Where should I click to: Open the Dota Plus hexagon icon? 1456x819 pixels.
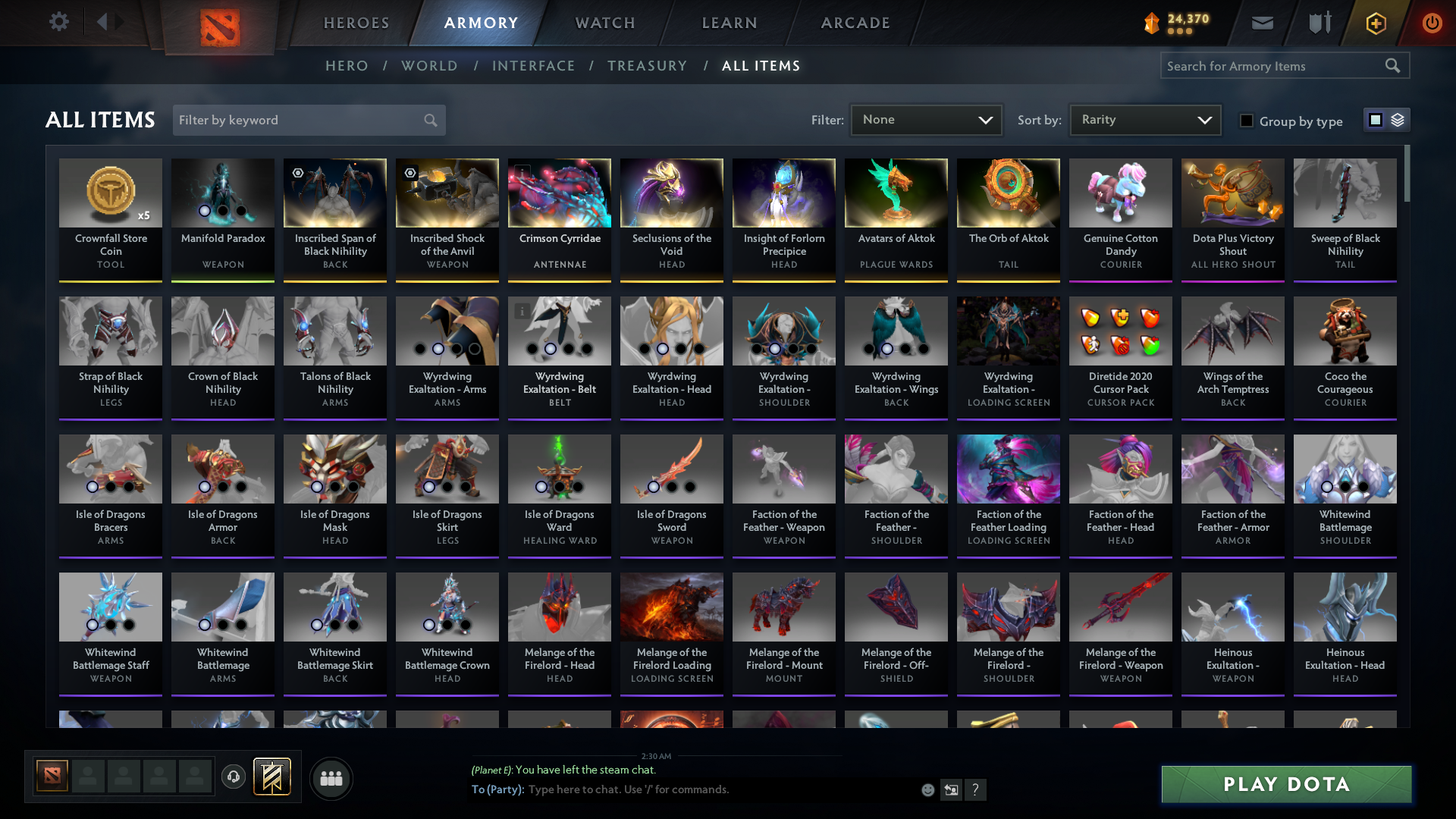[x=1375, y=23]
